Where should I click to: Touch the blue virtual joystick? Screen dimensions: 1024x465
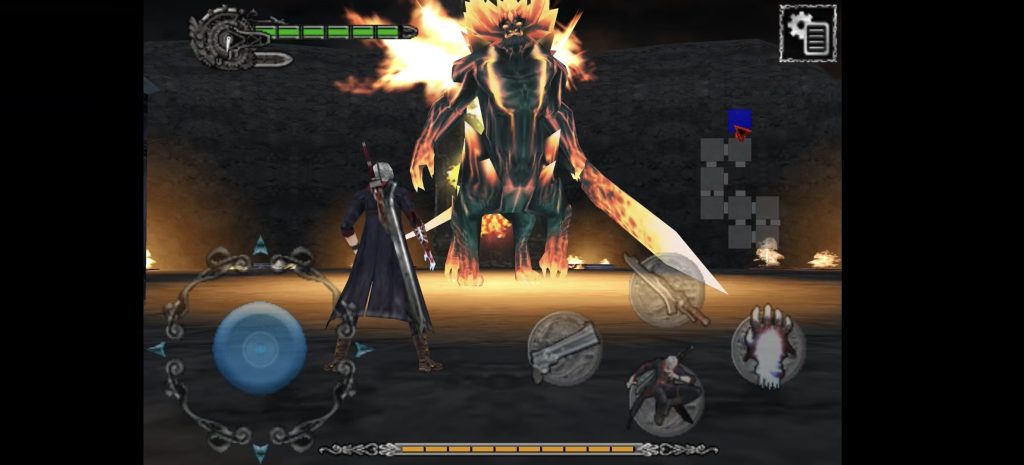coord(259,348)
